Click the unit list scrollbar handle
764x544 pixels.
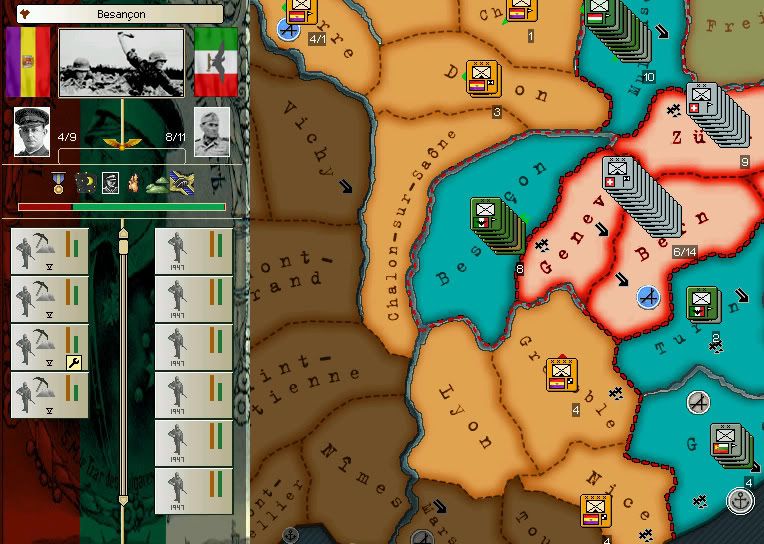[x=124, y=243]
